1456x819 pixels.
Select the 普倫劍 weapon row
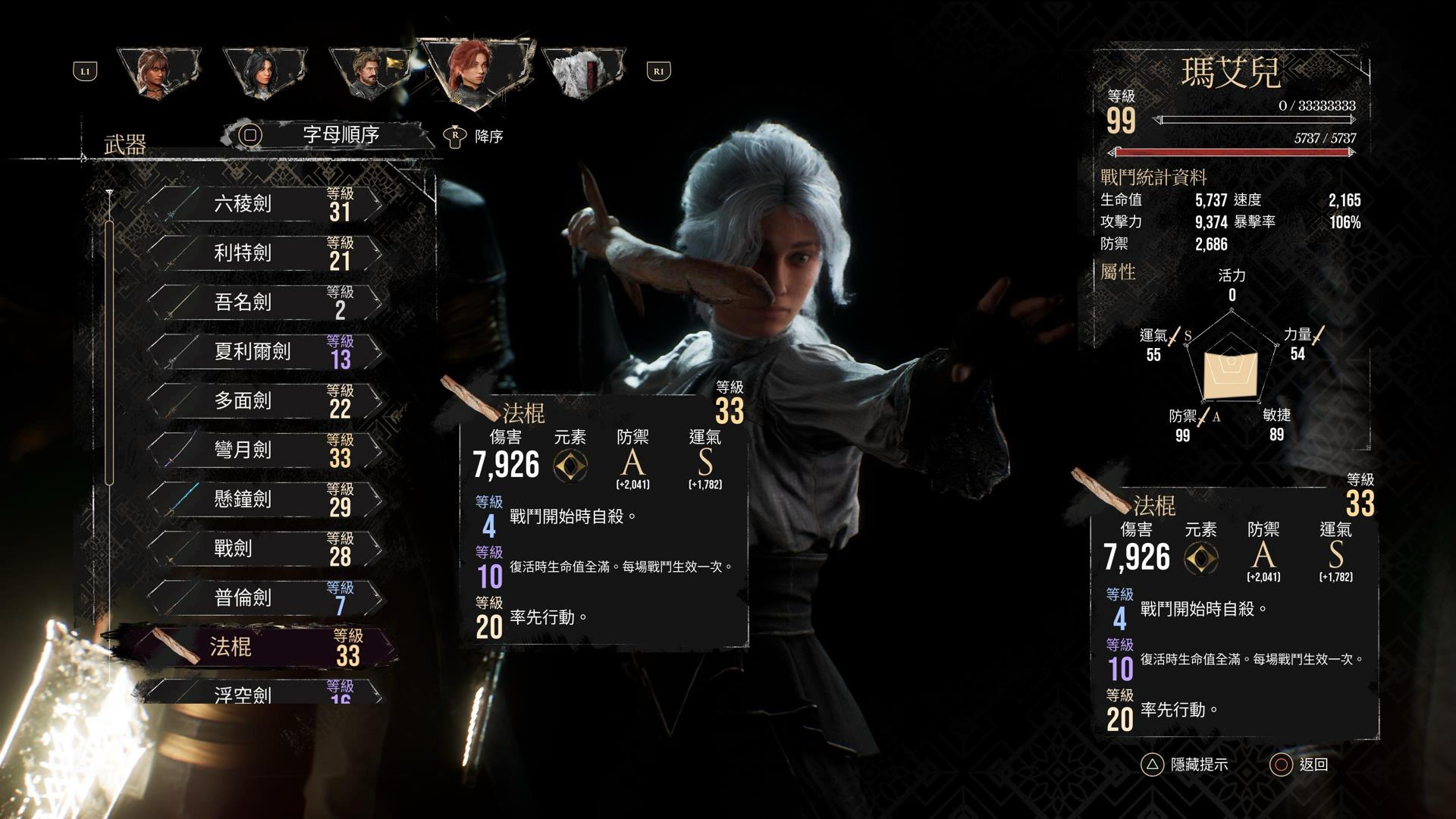pyautogui.click(x=262, y=598)
